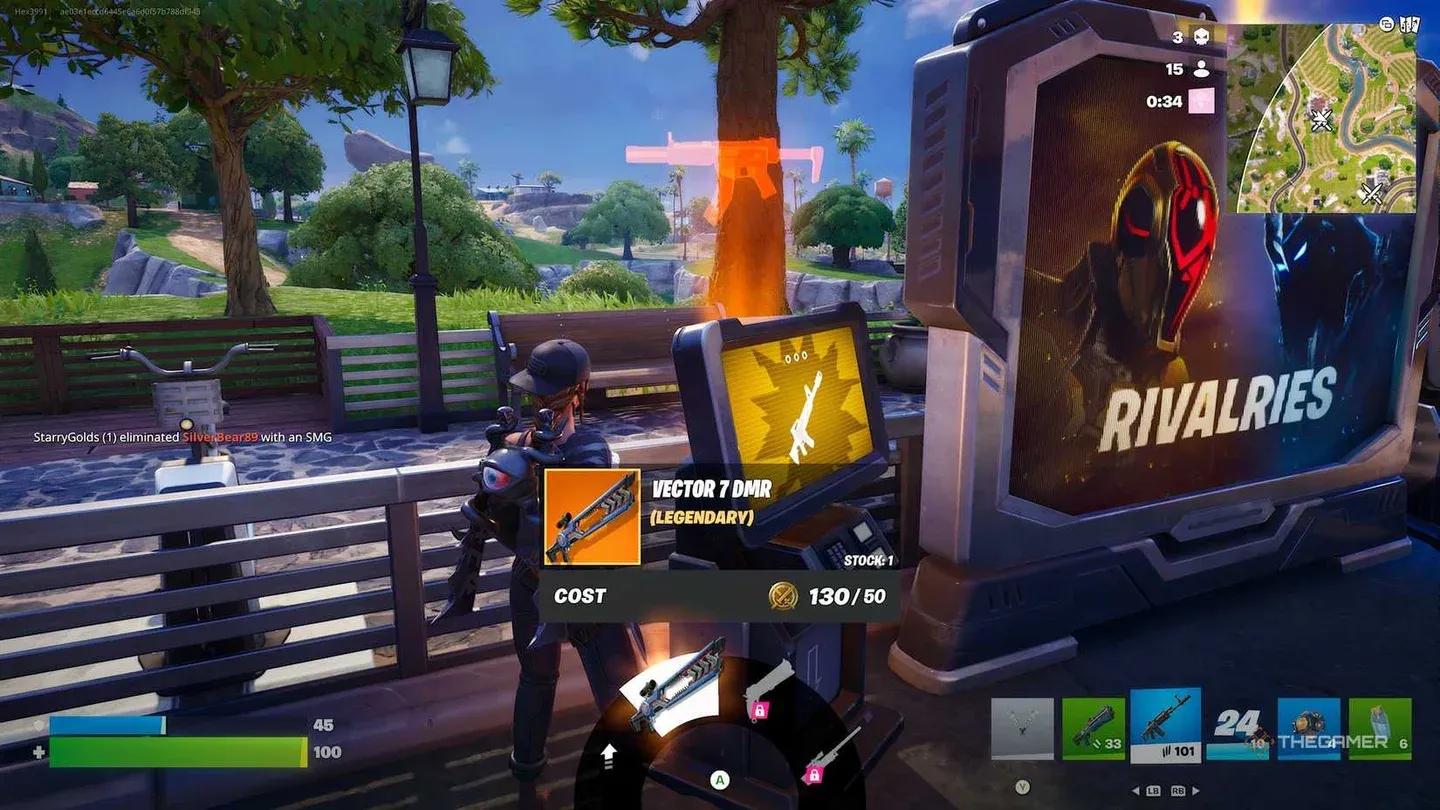Click the lock on the locked sniper rifle

(x=813, y=774)
